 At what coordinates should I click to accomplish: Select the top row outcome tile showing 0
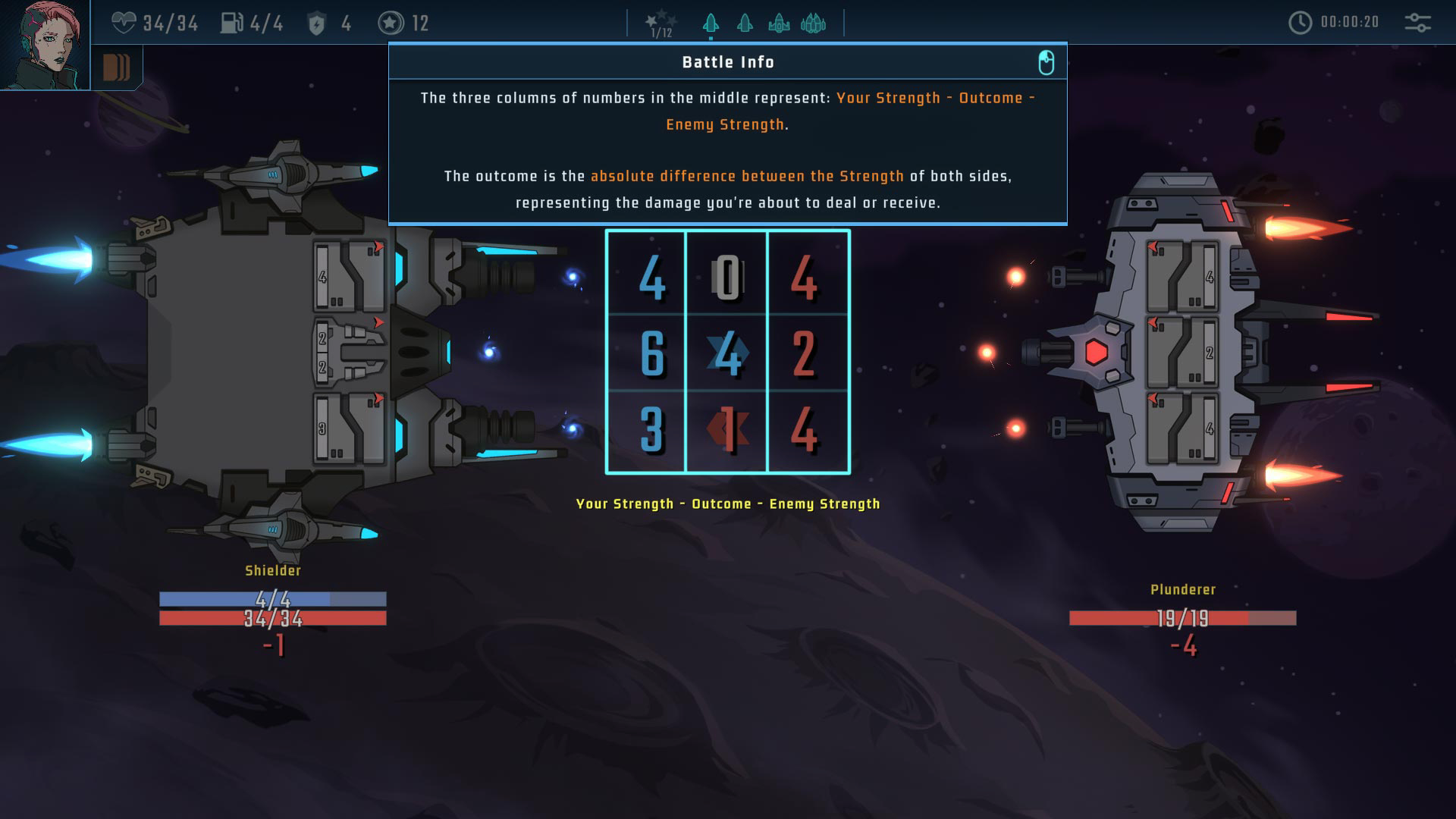tap(727, 278)
